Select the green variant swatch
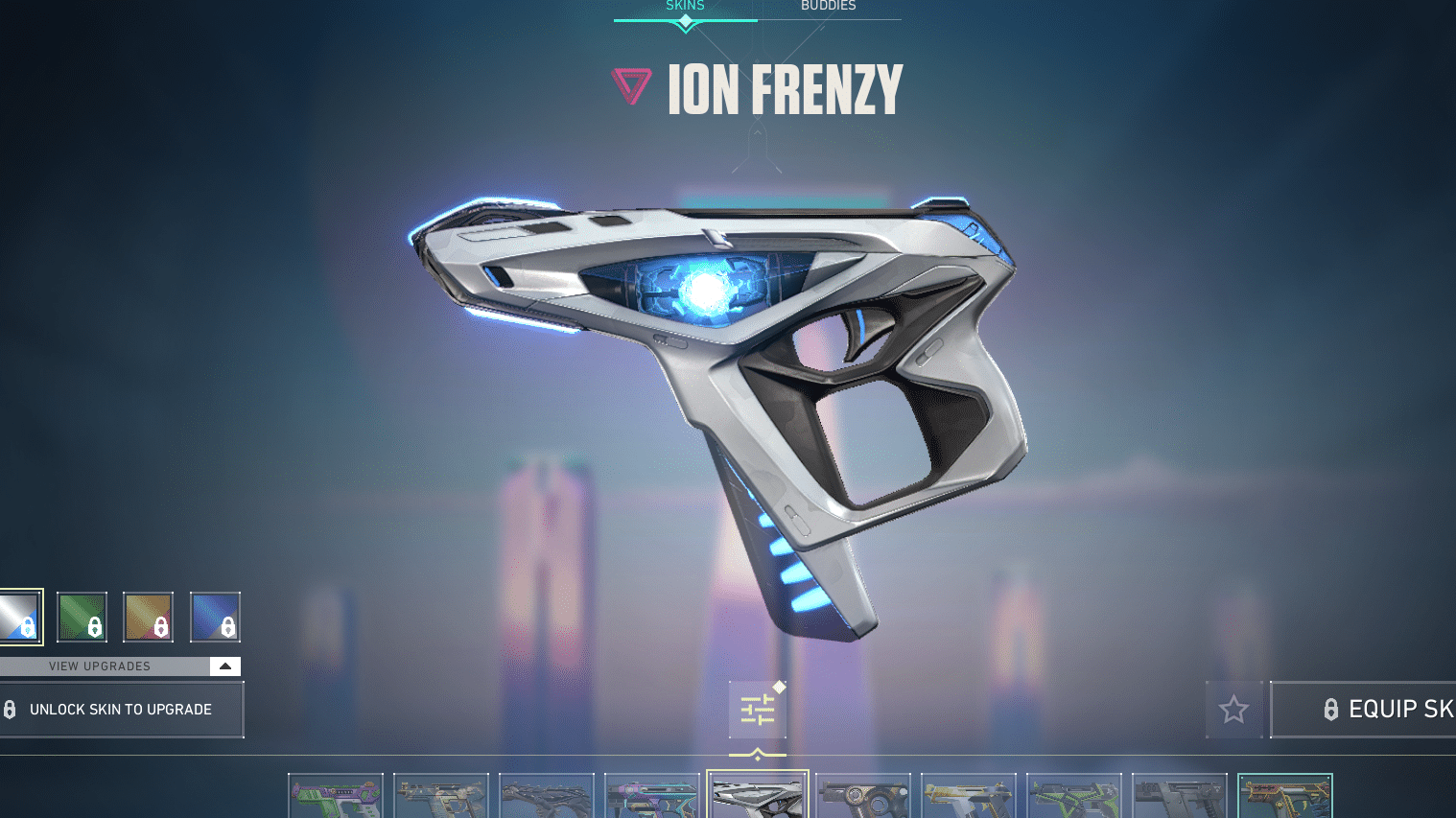The height and width of the screenshot is (818, 1456). point(82,617)
